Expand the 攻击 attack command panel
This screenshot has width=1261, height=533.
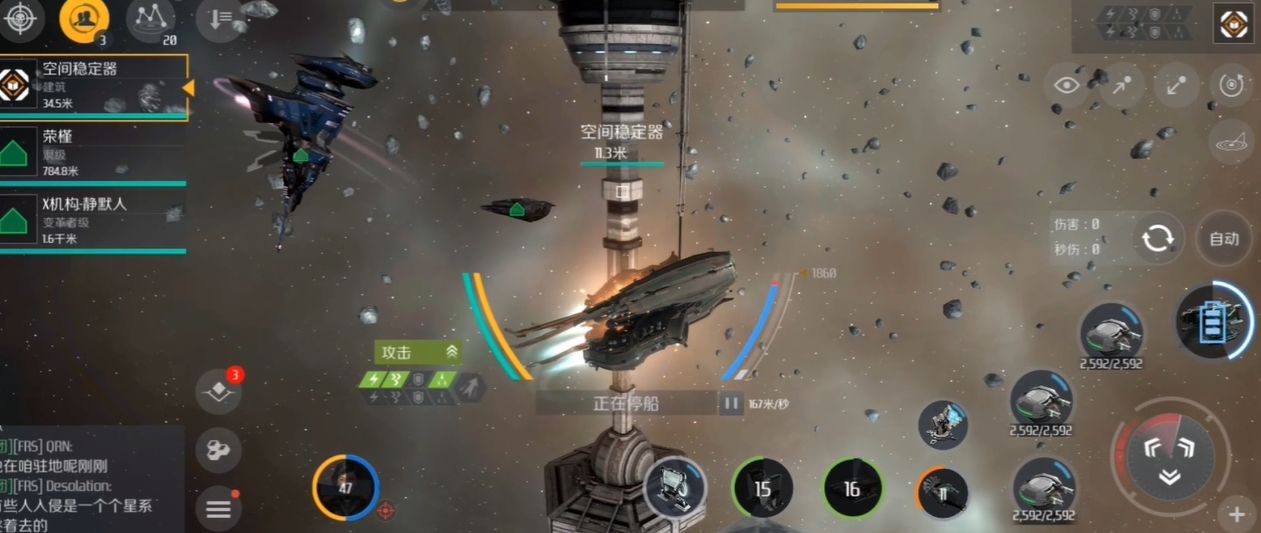tap(452, 352)
